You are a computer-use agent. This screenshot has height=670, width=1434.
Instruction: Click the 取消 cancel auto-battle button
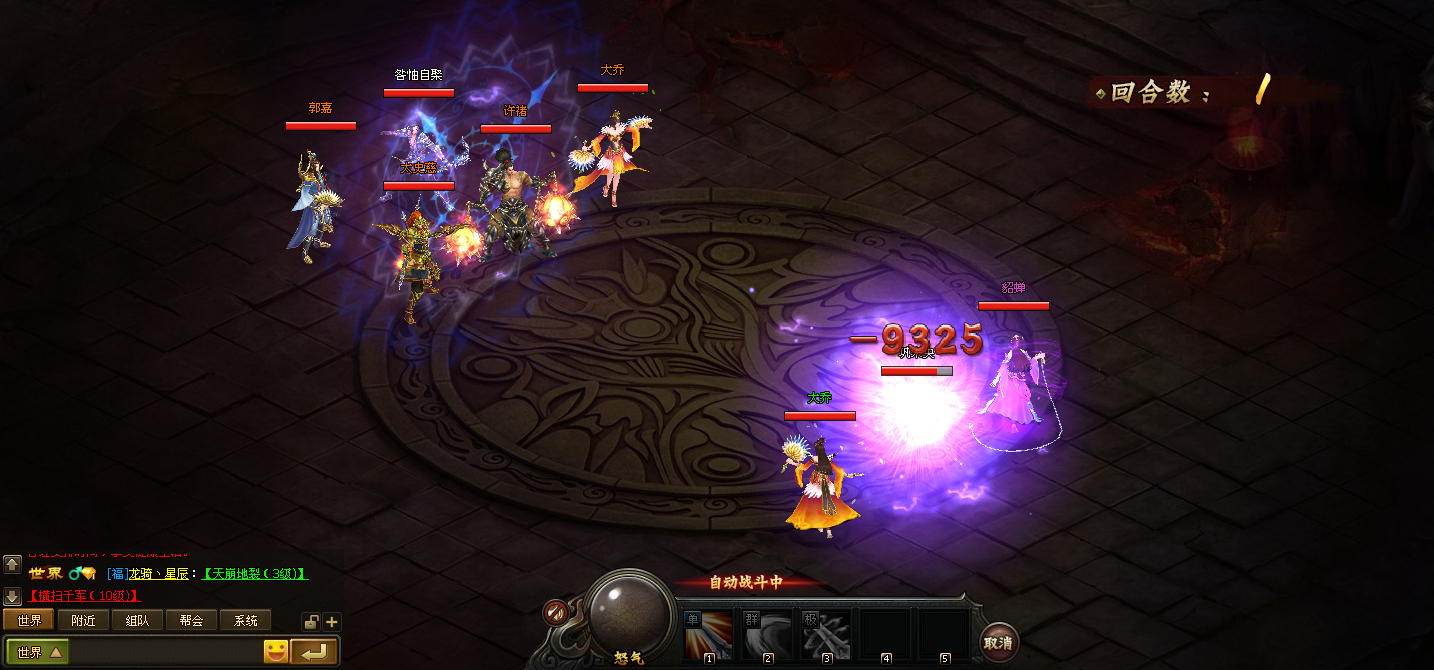(997, 643)
